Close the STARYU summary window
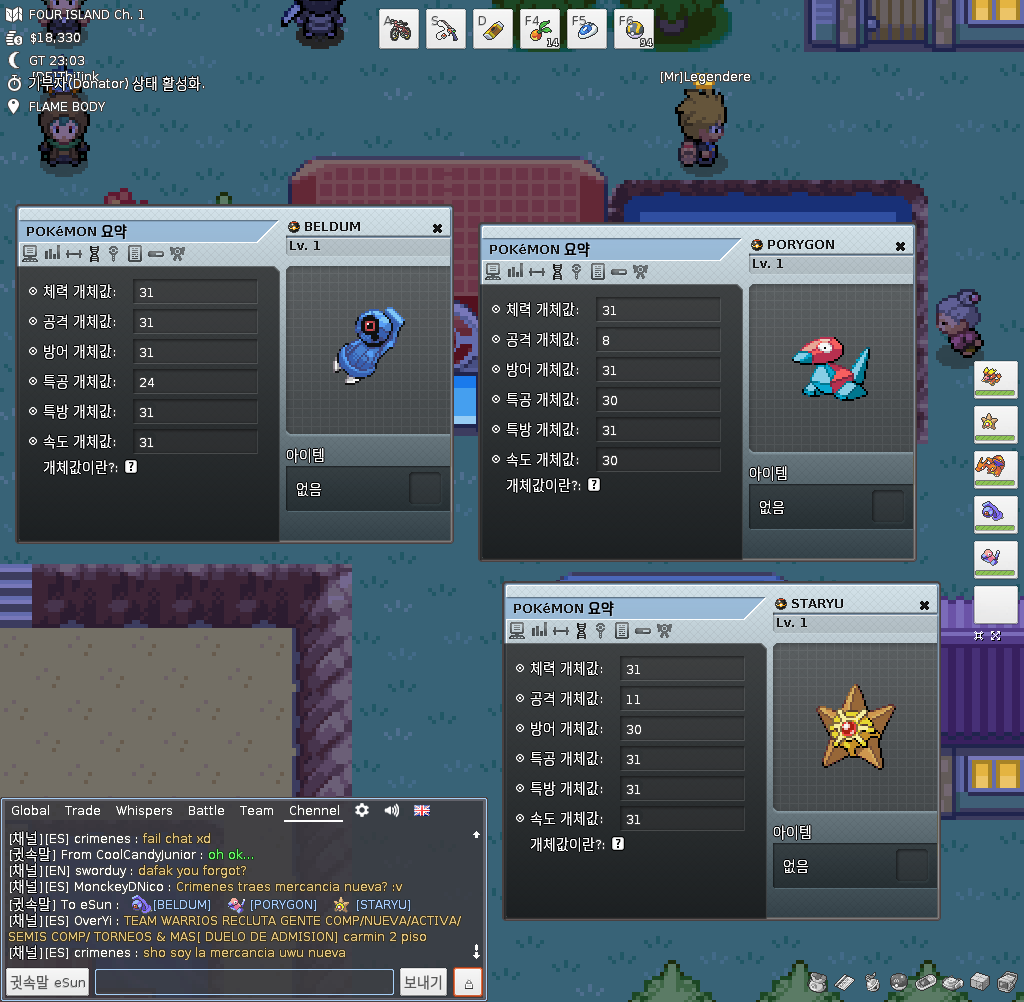1024x1002 pixels. (x=924, y=605)
